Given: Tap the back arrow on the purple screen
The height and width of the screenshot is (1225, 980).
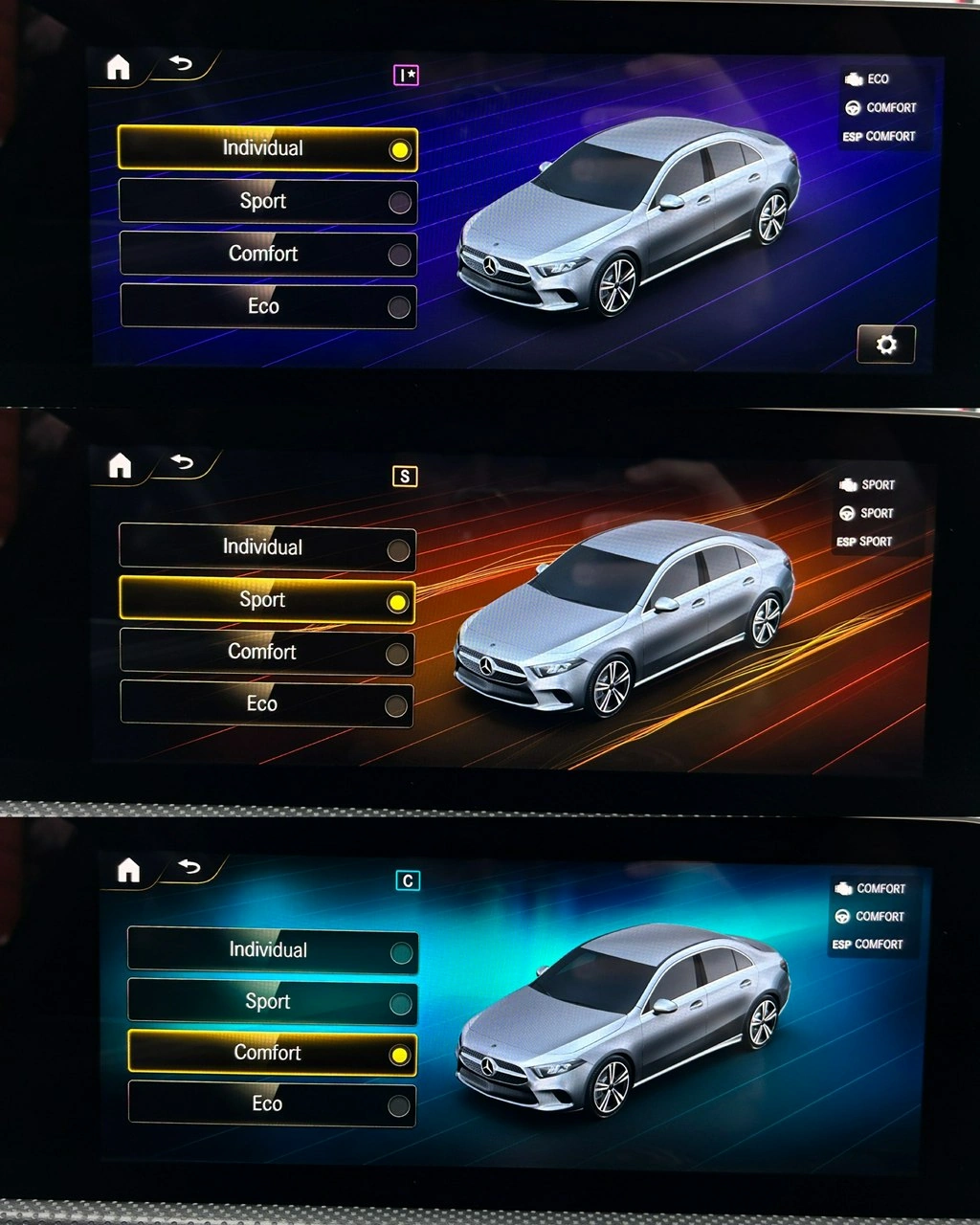Looking at the screenshot, I should click(x=181, y=64).
